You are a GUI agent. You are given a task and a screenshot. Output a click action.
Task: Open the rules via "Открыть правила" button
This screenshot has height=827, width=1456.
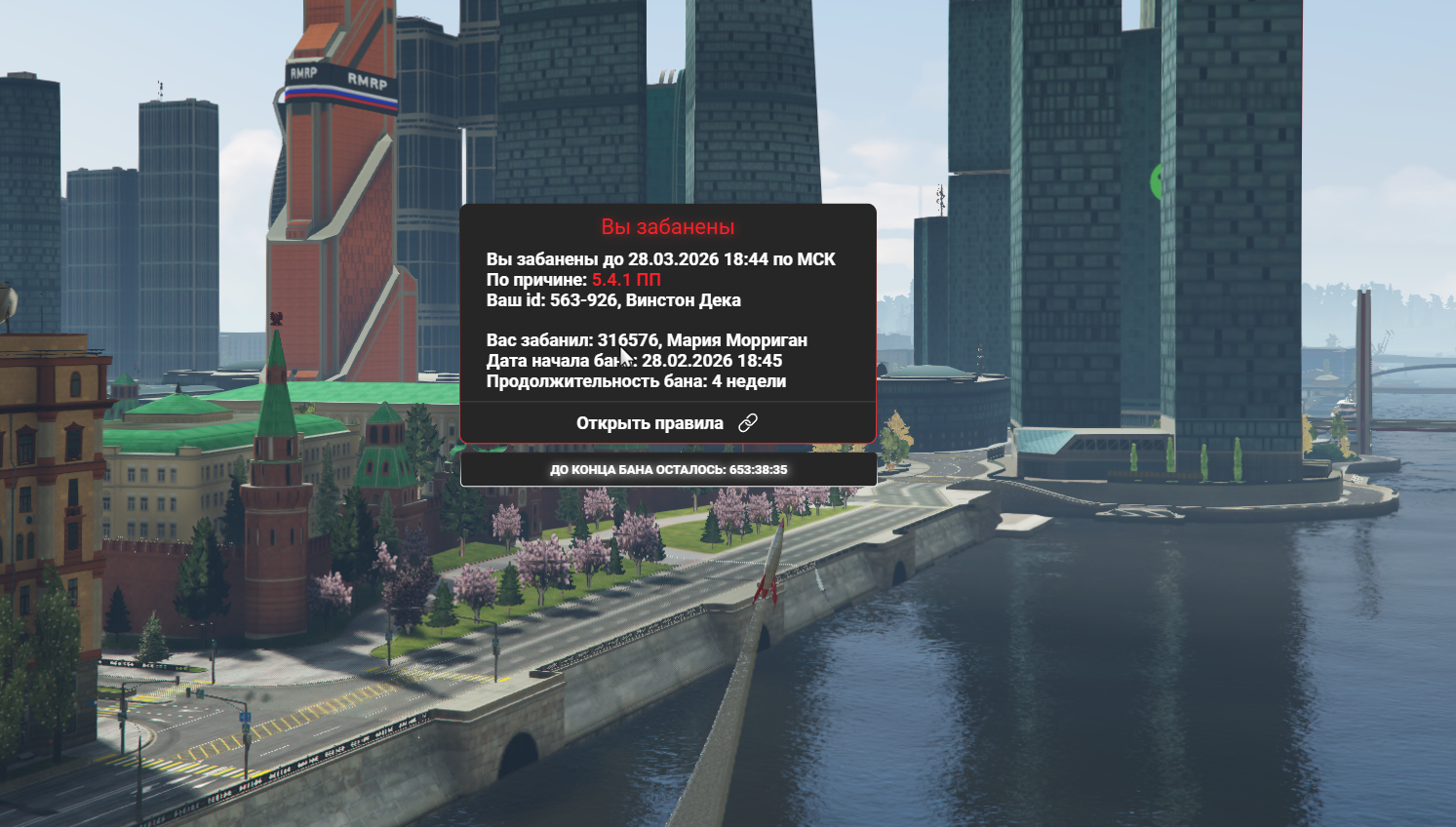coord(667,423)
